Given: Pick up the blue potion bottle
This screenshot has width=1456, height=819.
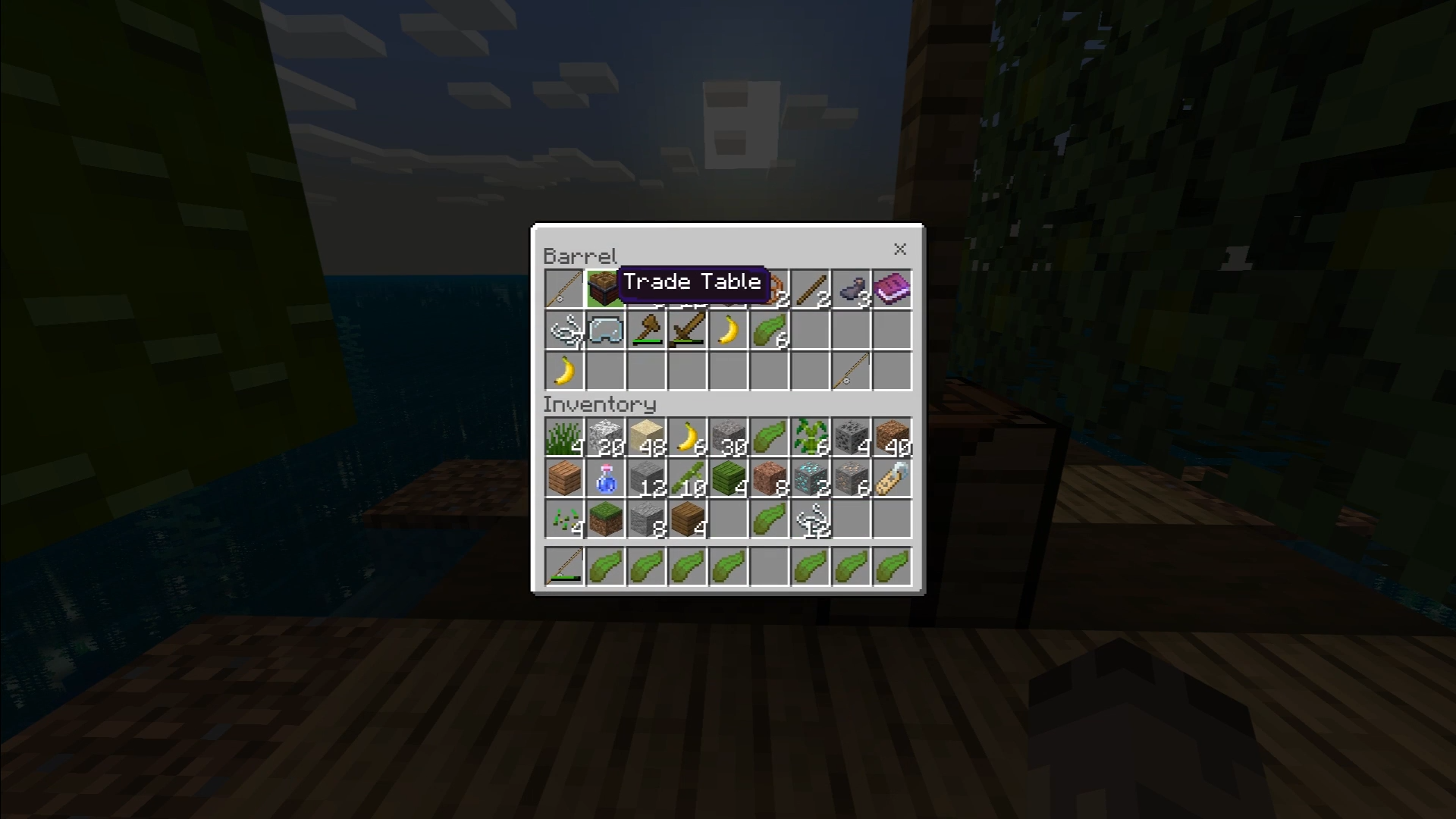Looking at the screenshot, I should click(605, 479).
